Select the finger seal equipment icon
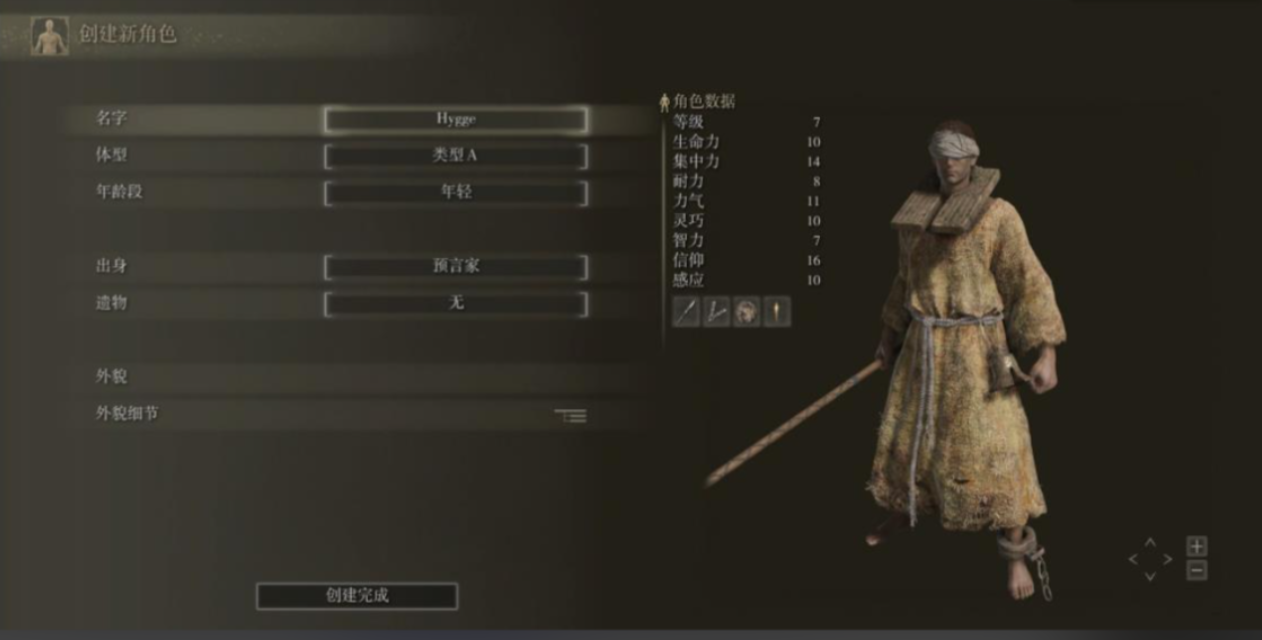The image size is (1262, 640). (716, 312)
